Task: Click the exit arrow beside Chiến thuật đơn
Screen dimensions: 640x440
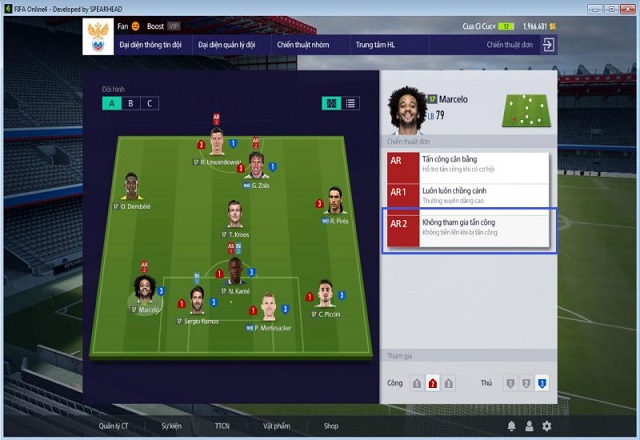Action: (x=548, y=45)
